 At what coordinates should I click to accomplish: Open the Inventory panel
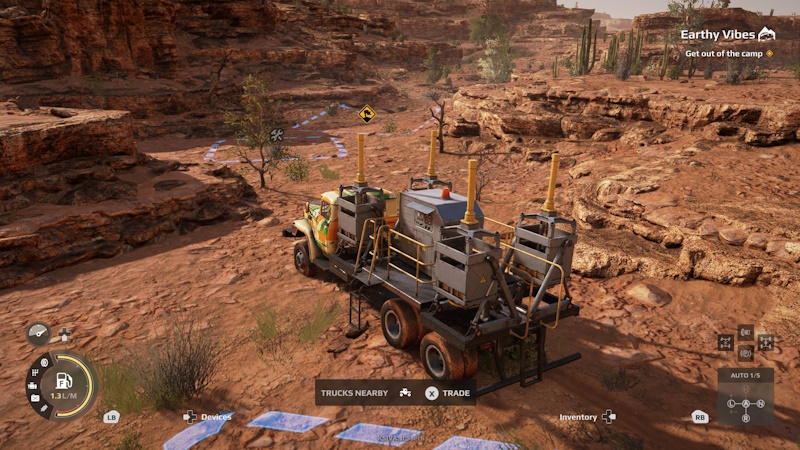[578, 417]
